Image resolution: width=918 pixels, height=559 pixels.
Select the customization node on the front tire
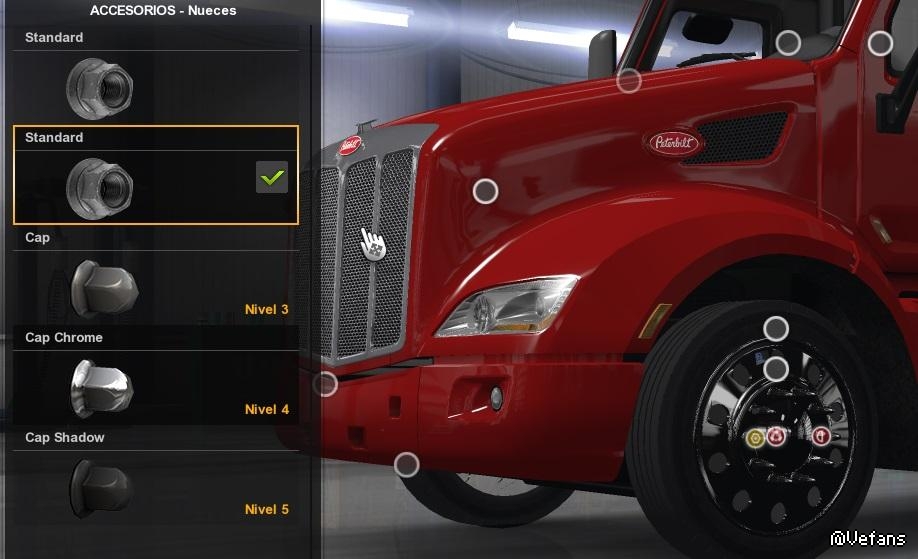[x=776, y=328]
